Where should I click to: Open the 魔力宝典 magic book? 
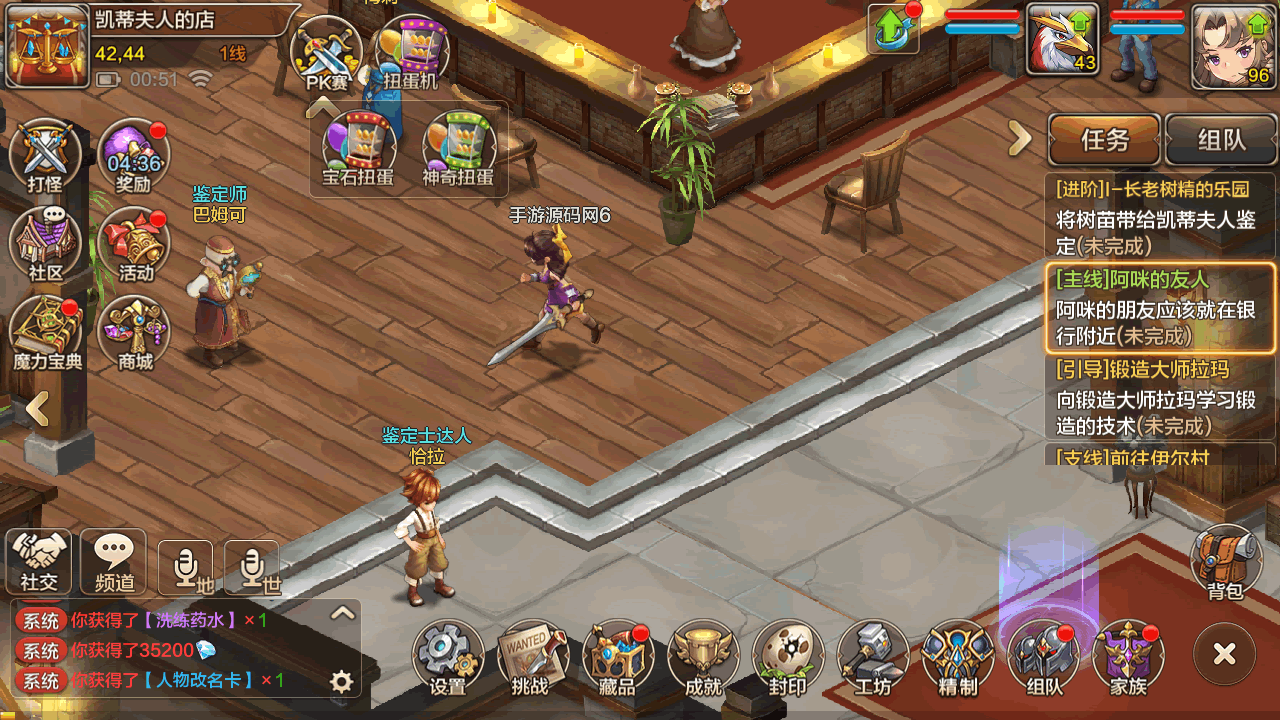pos(46,332)
